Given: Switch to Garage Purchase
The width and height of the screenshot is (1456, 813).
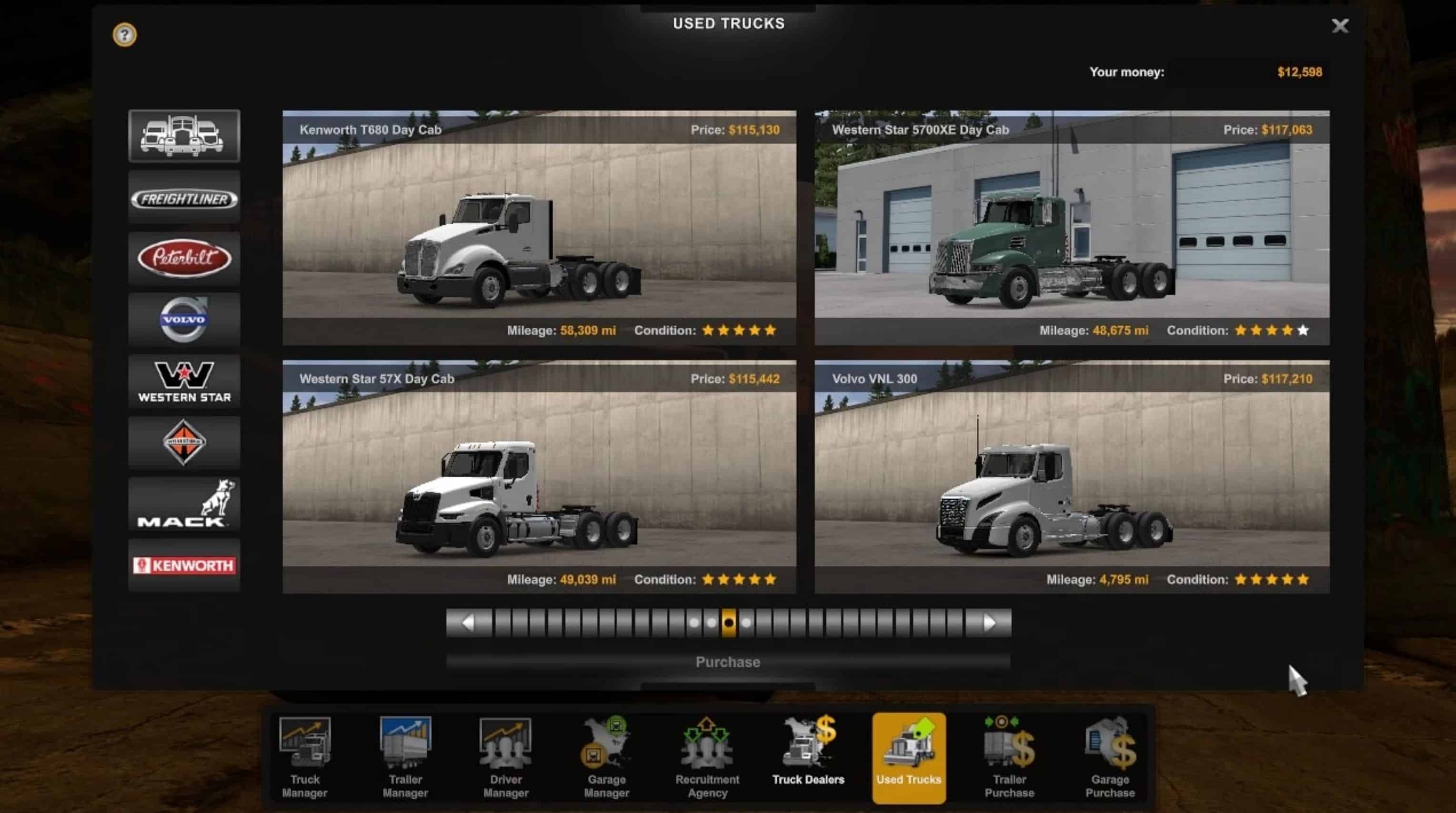Looking at the screenshot, I should tap(1110, 758).
